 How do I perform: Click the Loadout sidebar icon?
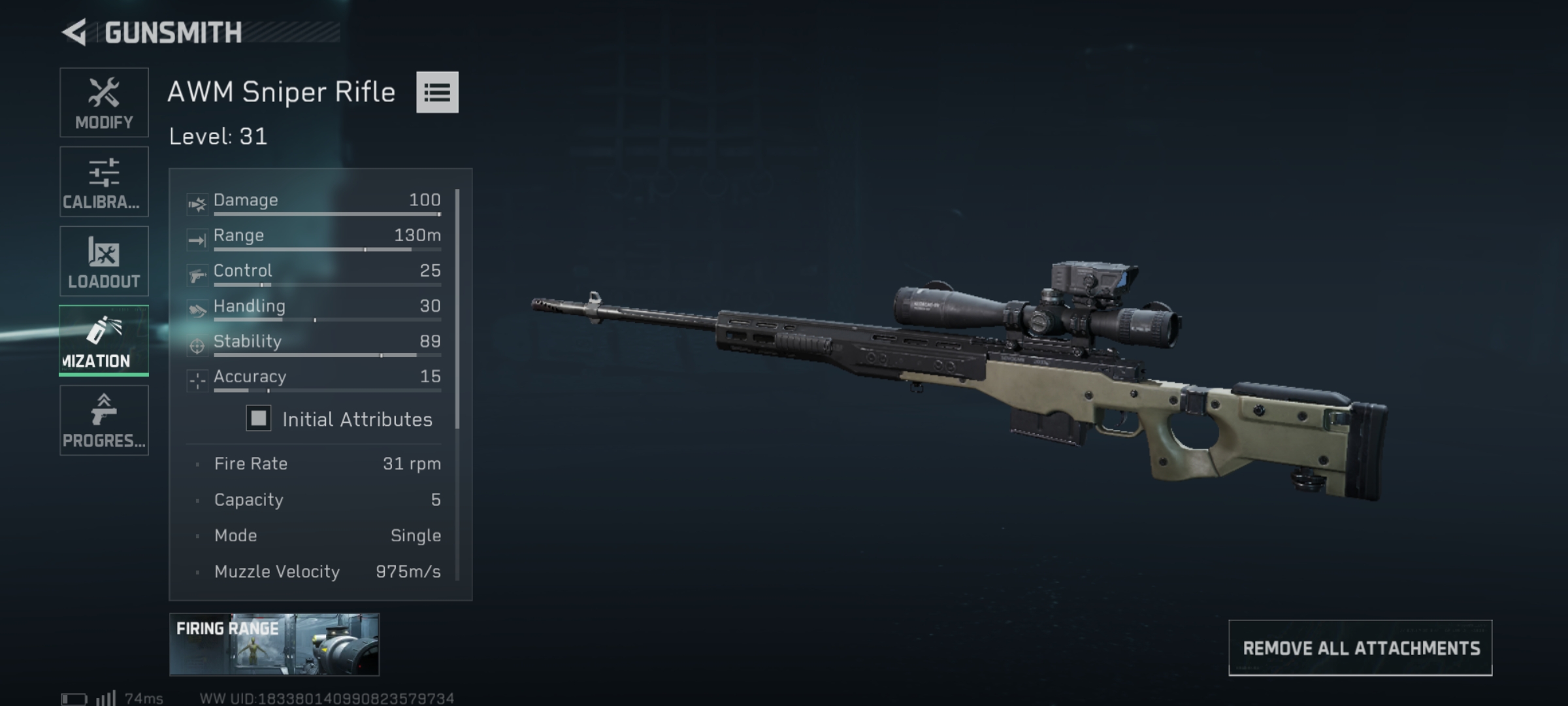[x=105, y=252]
